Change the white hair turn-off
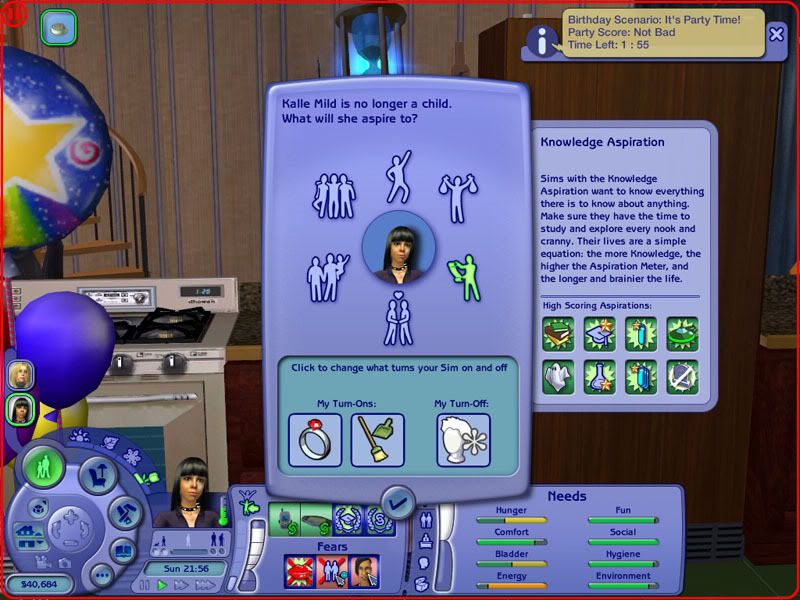Screen dimensions: 800x600 tap(462, 439)
